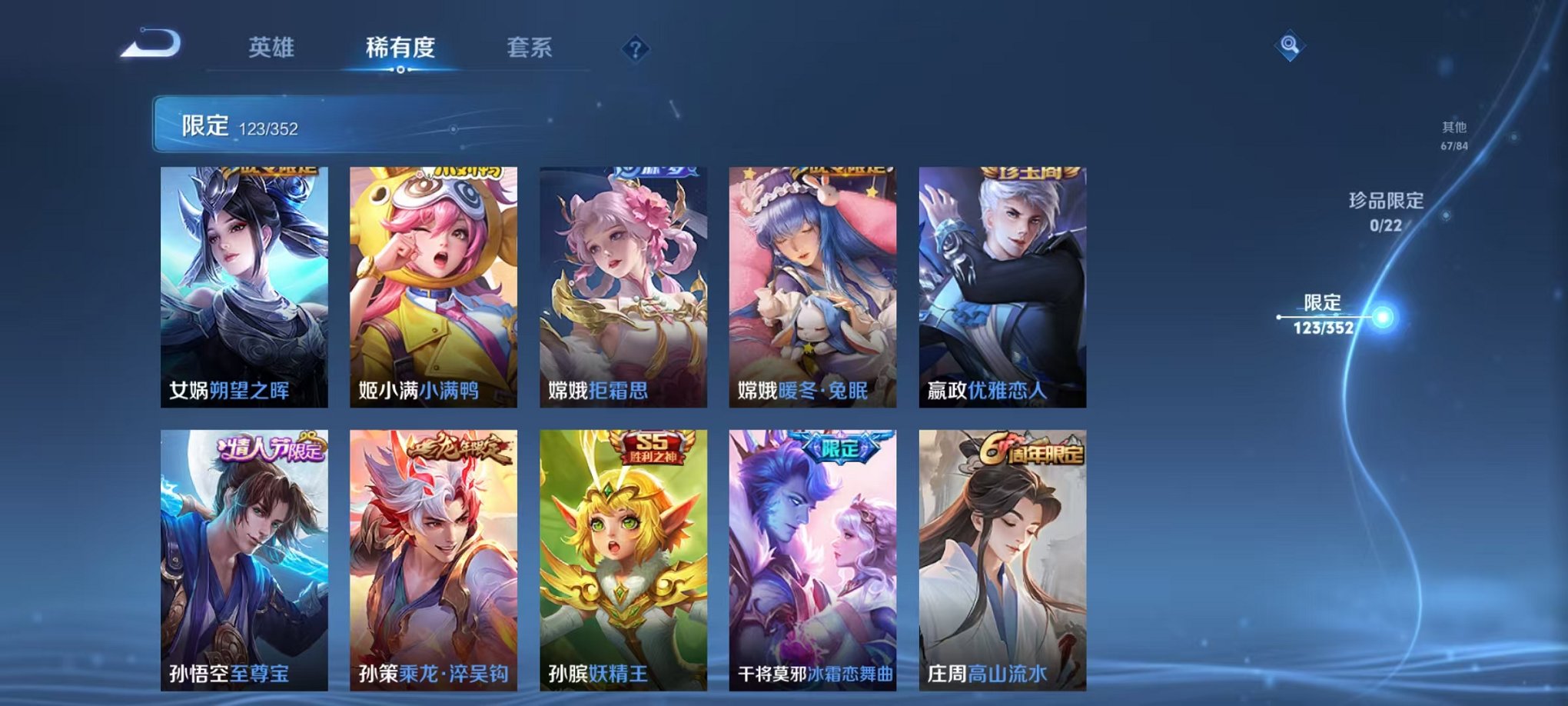Open the search function
Screen dimensions: 1568x706
tap(1291, 46)
